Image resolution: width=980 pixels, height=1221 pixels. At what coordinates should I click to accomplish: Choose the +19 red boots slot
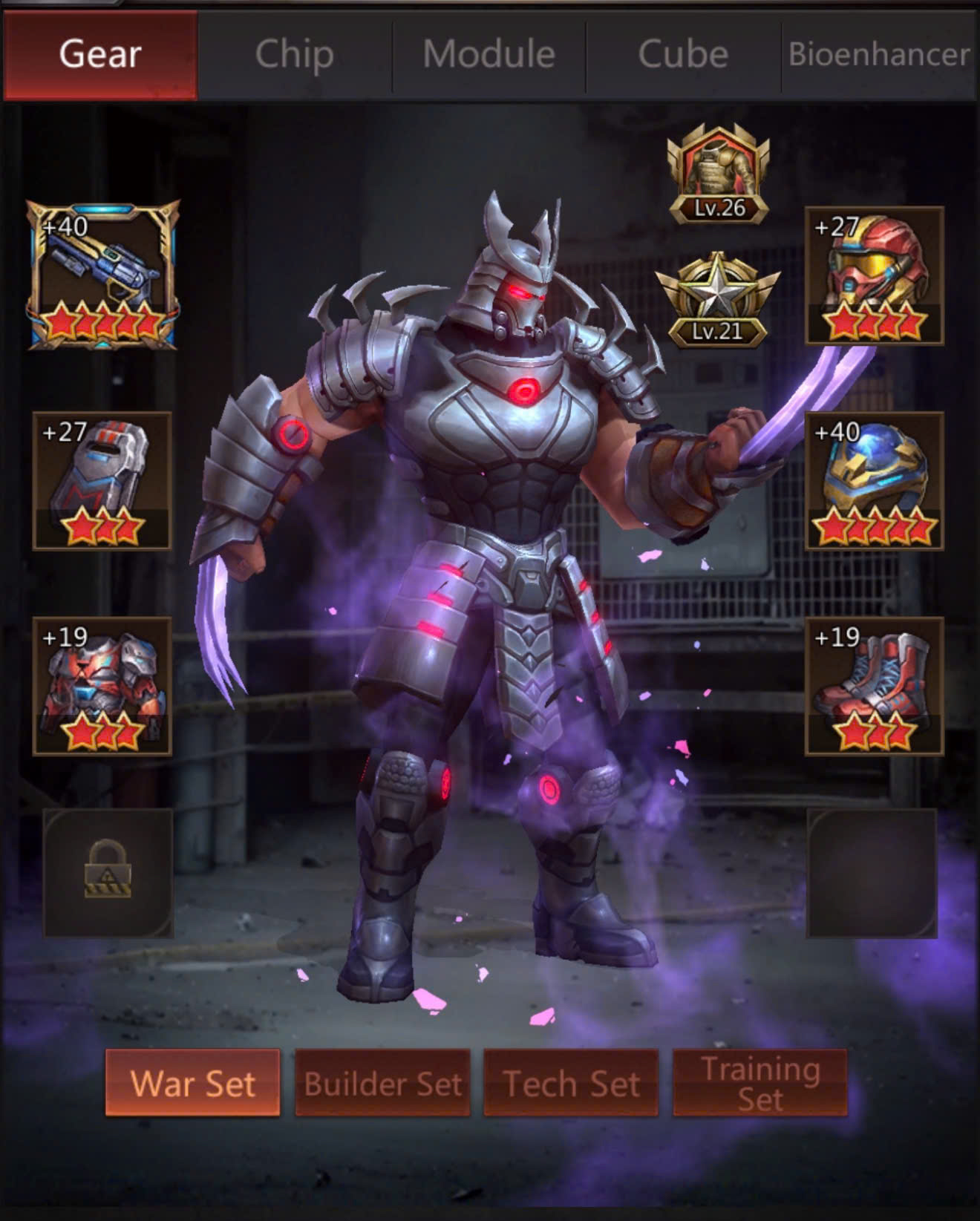[875, 687]
